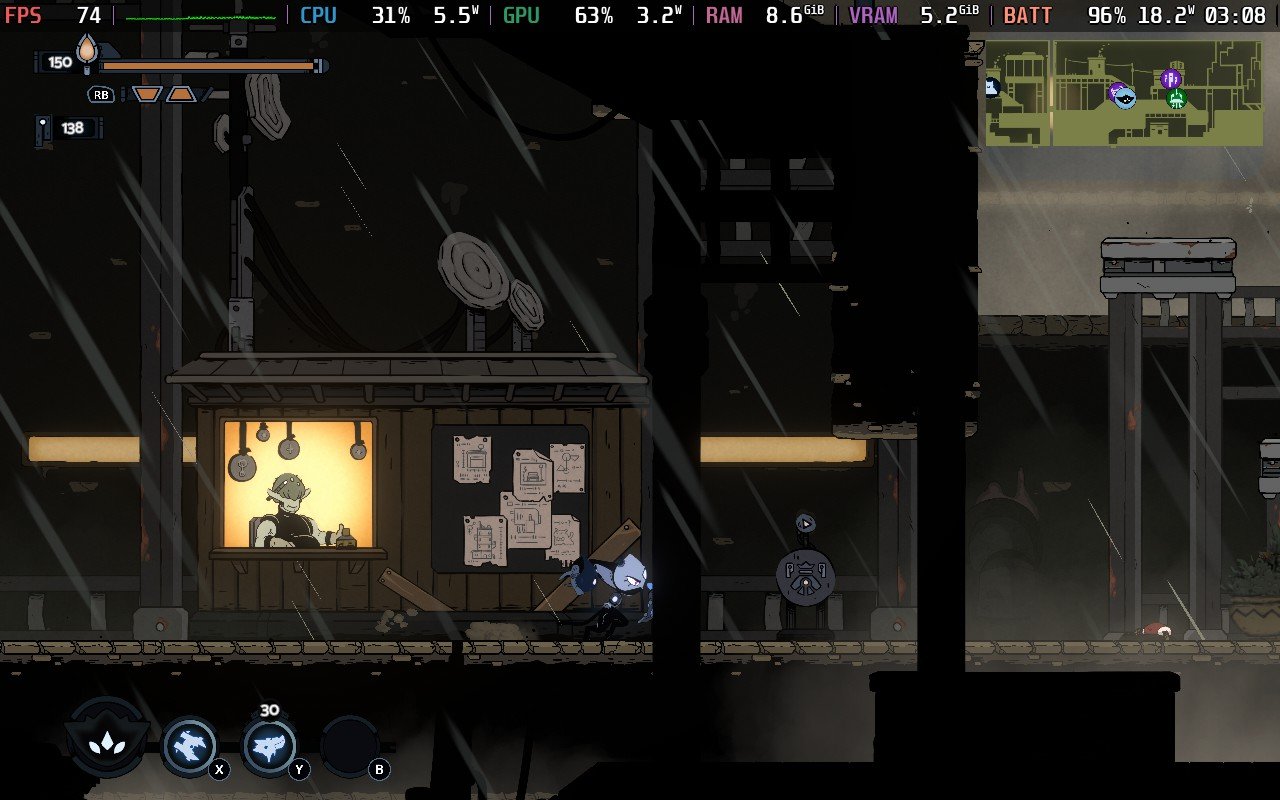Image resolution: width=1280 pixels, height=800 pixels.
Task: Open the minimap panel
Action: click(1123, 93)
